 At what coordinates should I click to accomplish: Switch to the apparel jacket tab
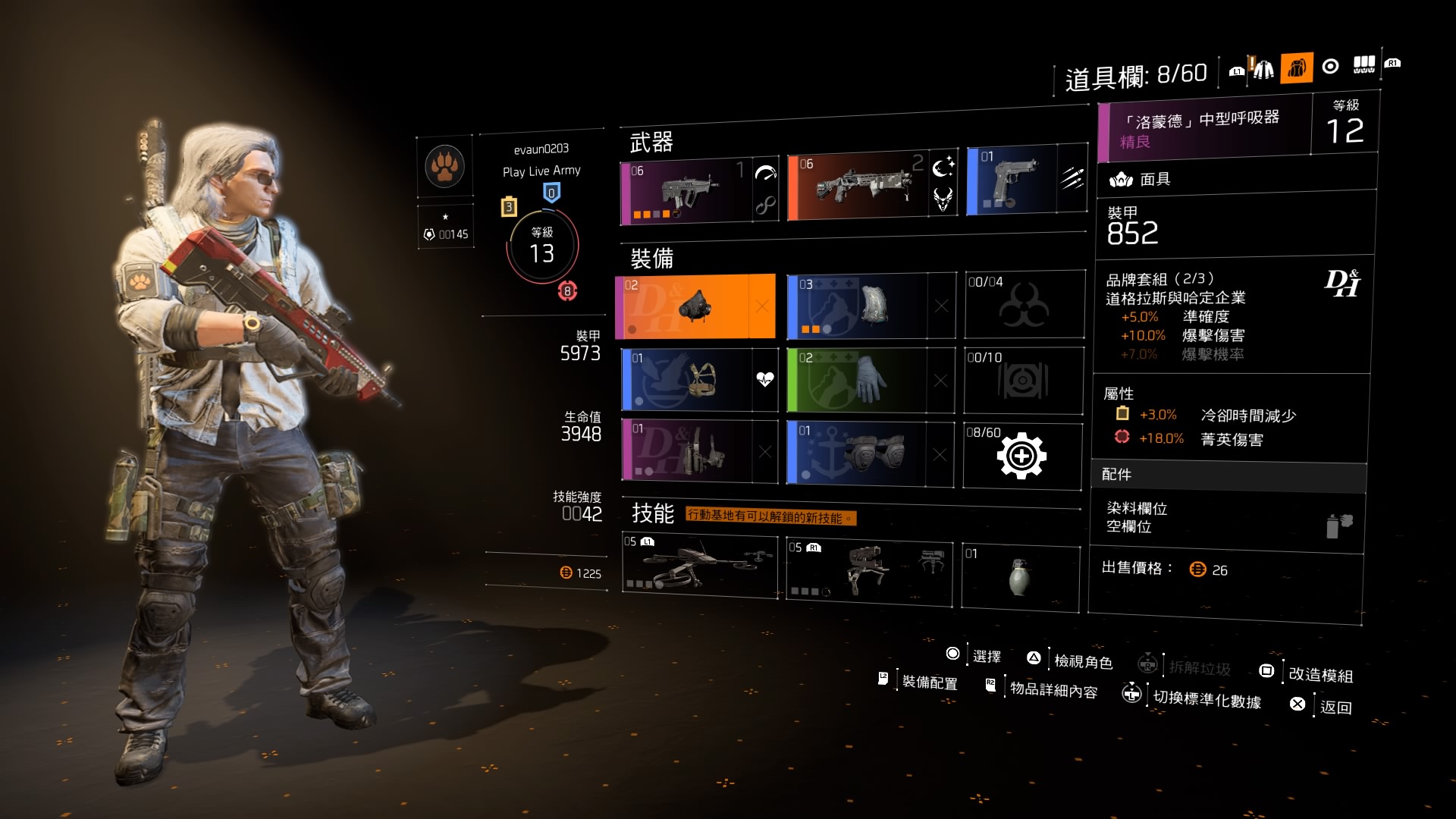1263,70
